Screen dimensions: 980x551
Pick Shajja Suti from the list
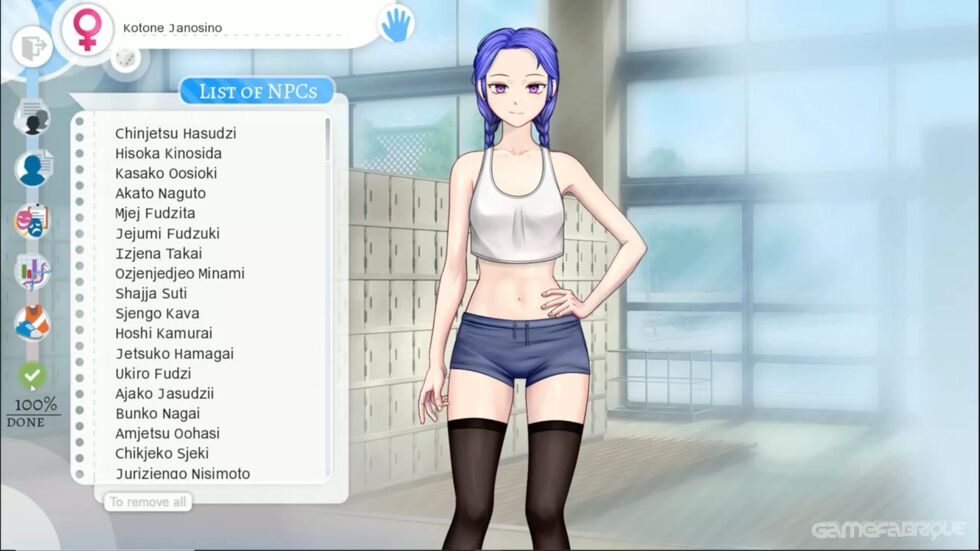[x=151, y=293]
